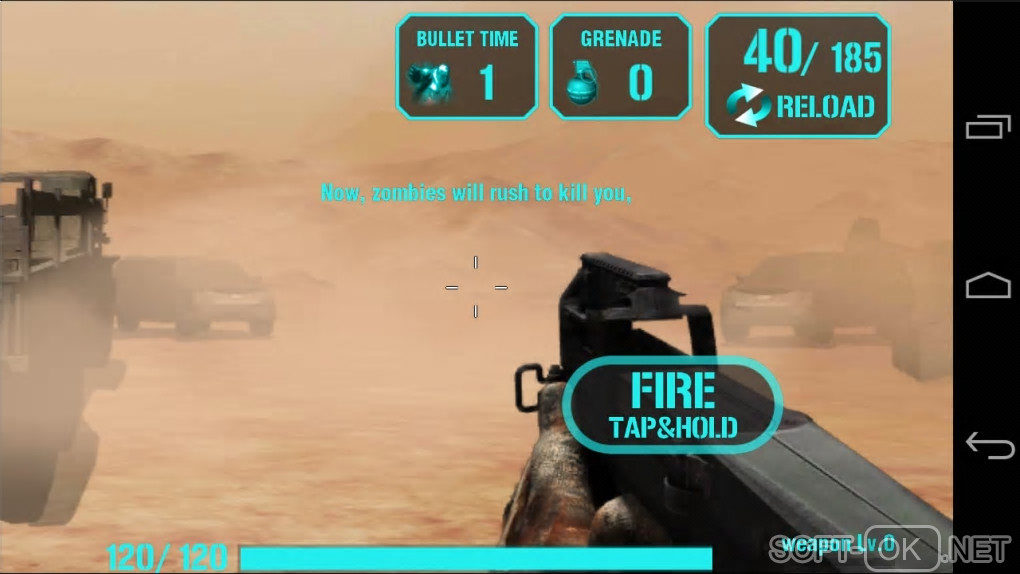Open Android recent apps
The image size is (1020, 574).
click(x=987, y=127)
